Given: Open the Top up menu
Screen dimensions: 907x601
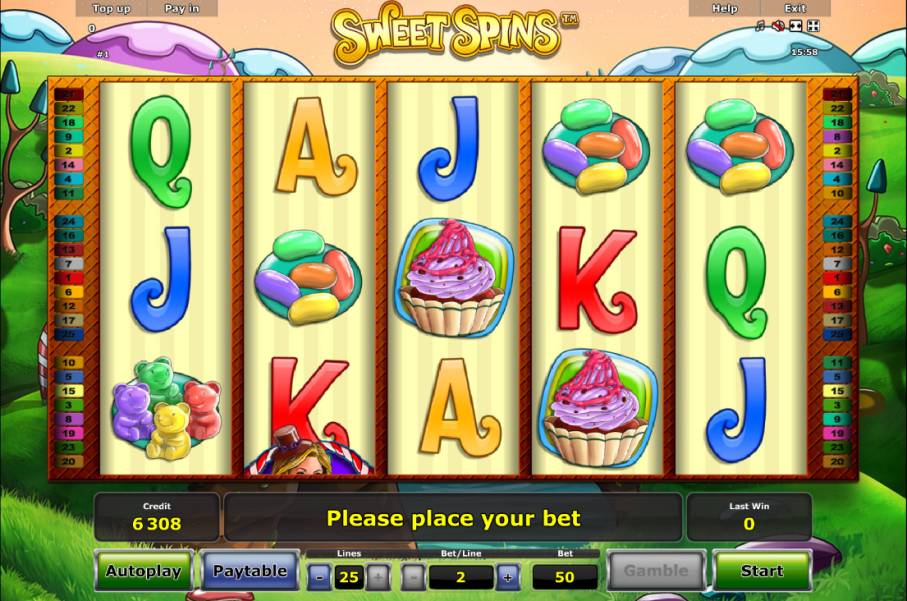Looking at the screenshot, I should (111, 8).
